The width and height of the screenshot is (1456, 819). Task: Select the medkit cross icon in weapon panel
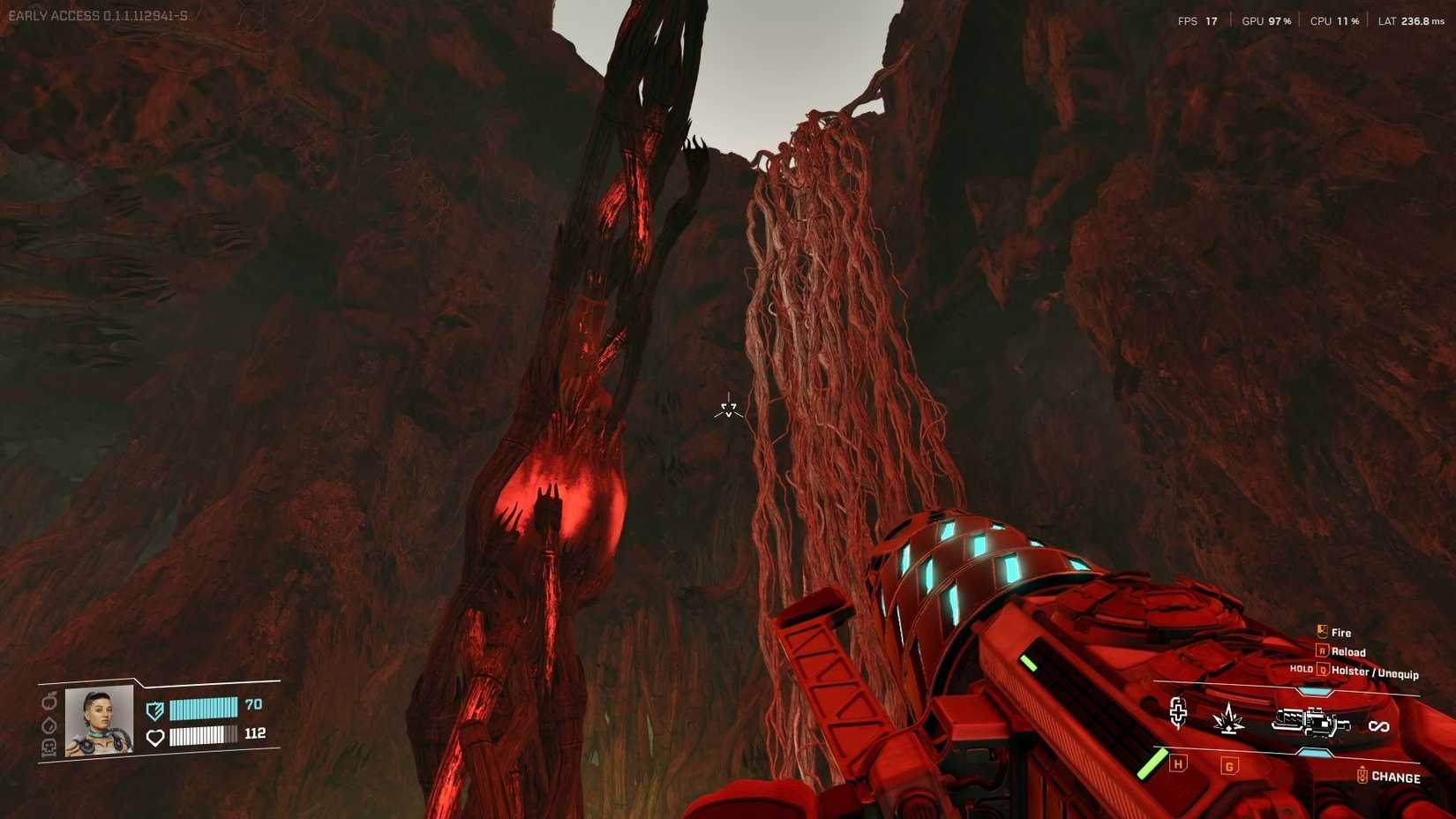click(x=1179, y=714)
